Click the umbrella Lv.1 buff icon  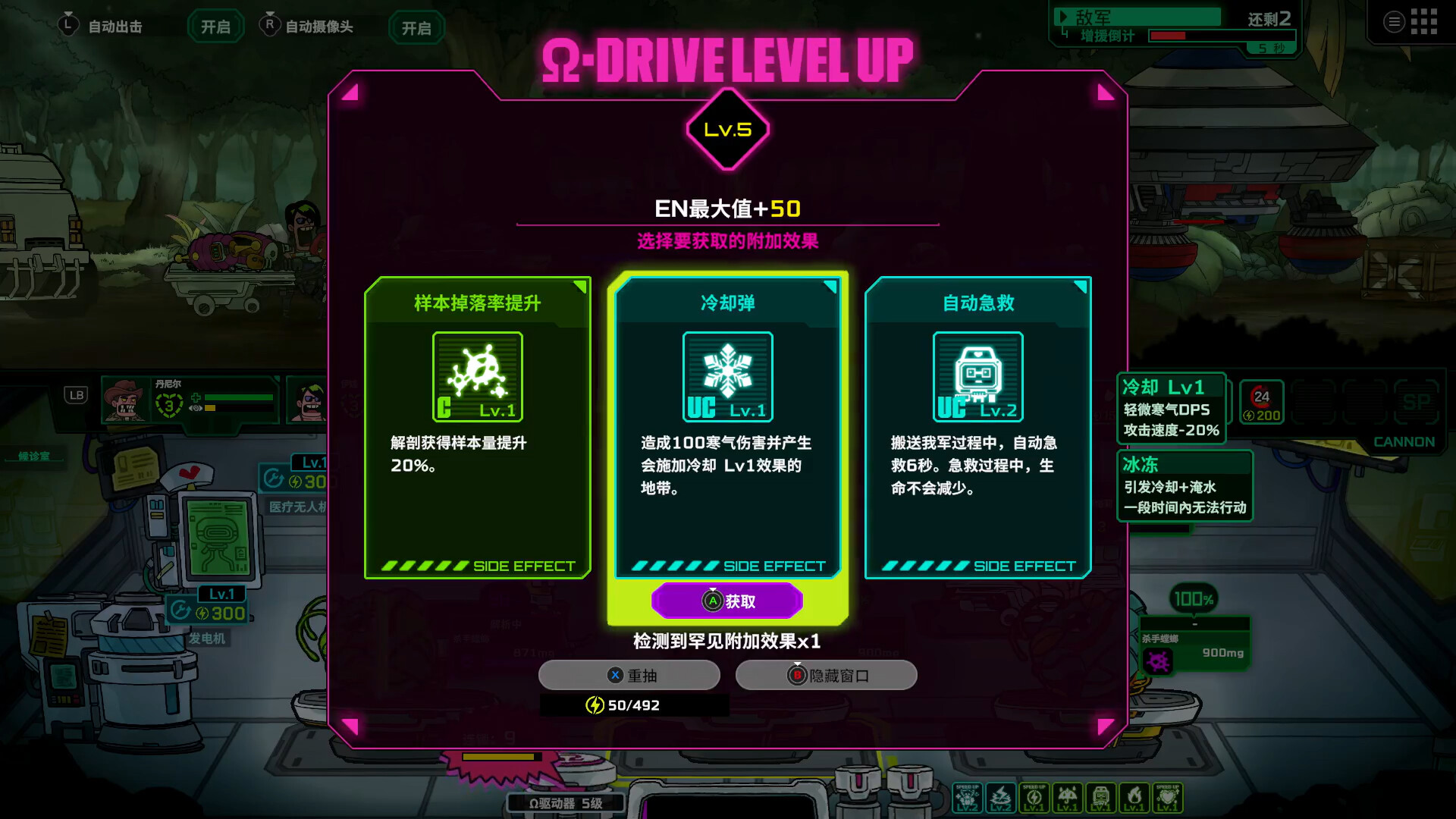(x=1068, y=798)
